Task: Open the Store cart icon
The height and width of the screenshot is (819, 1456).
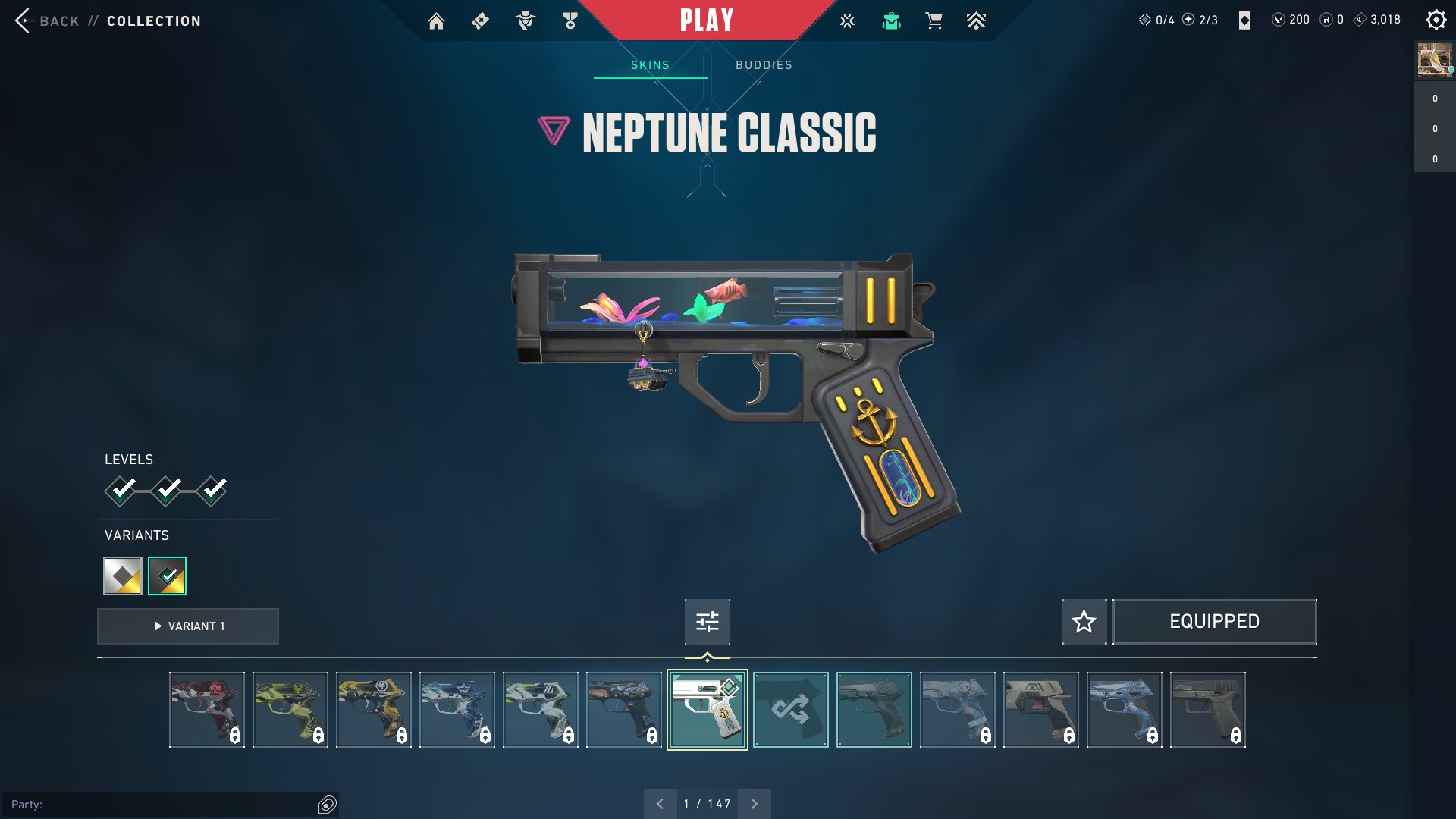Action: pyautogui.click(x=934, y=20)
